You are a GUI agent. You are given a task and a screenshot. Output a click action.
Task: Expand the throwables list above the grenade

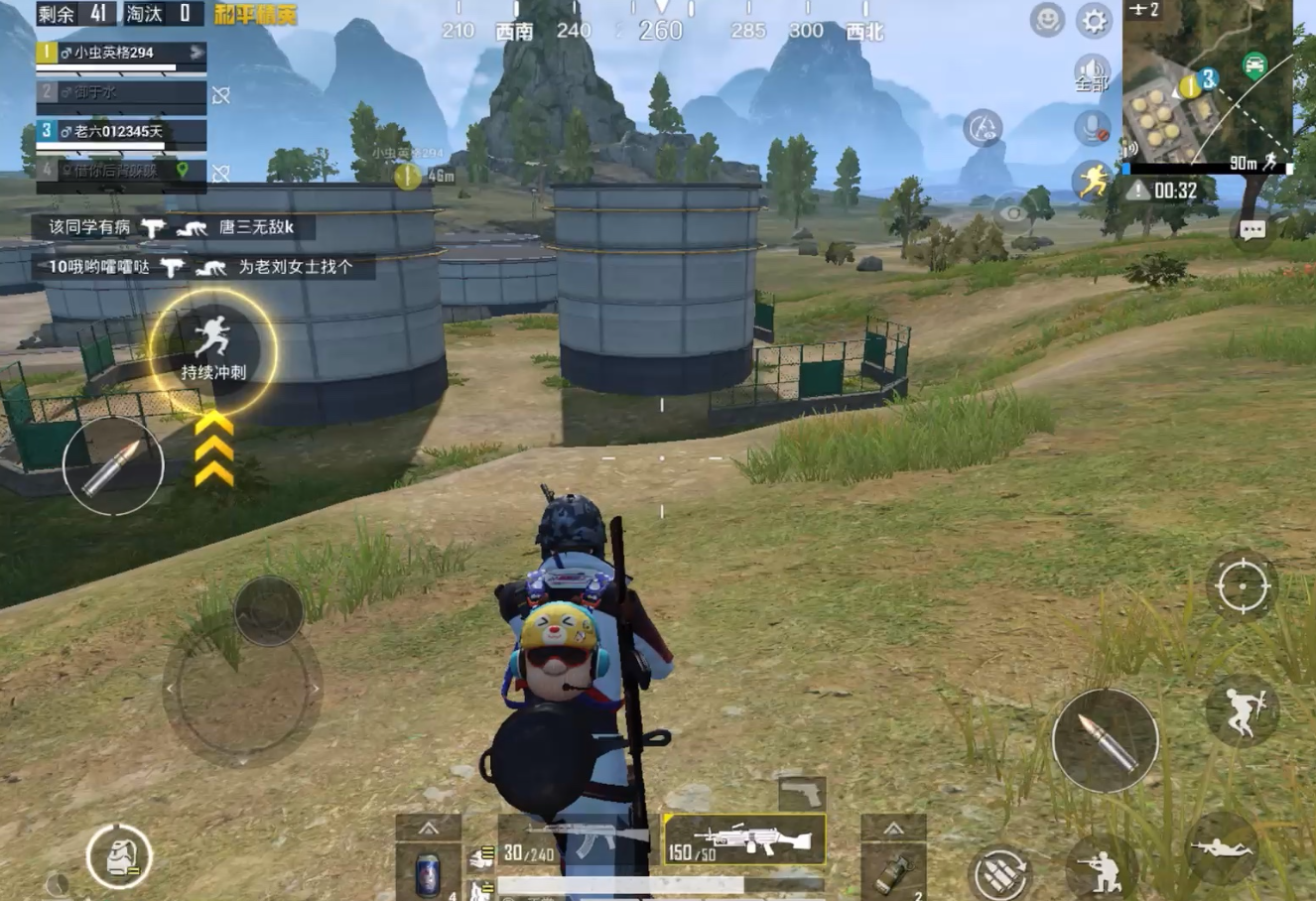(893, 828)
